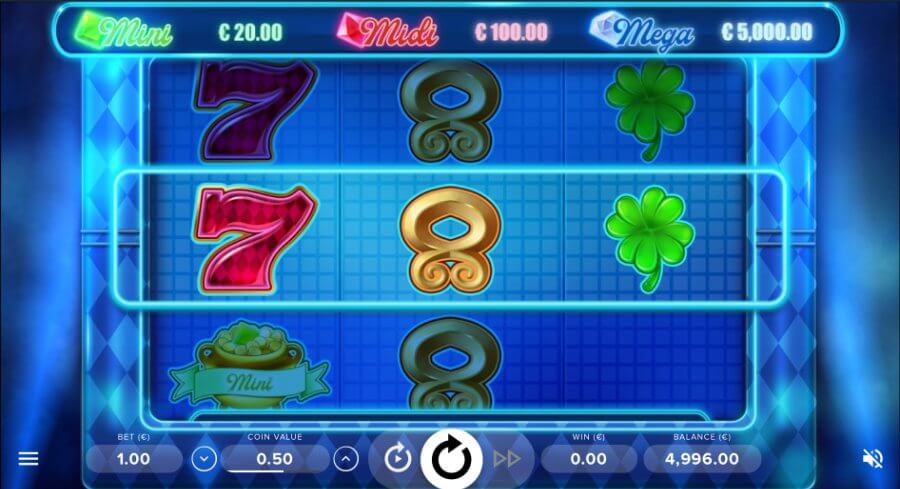This screenshot has height=489, width=900.
Task: Open the hamburger game menu
Action: 29,459
